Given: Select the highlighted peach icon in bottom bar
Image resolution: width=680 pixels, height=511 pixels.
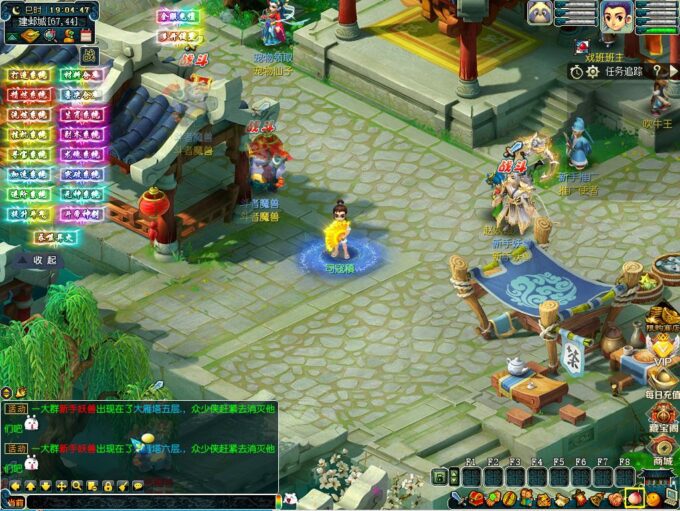Looking at the screenshot, I should (634, 498).
